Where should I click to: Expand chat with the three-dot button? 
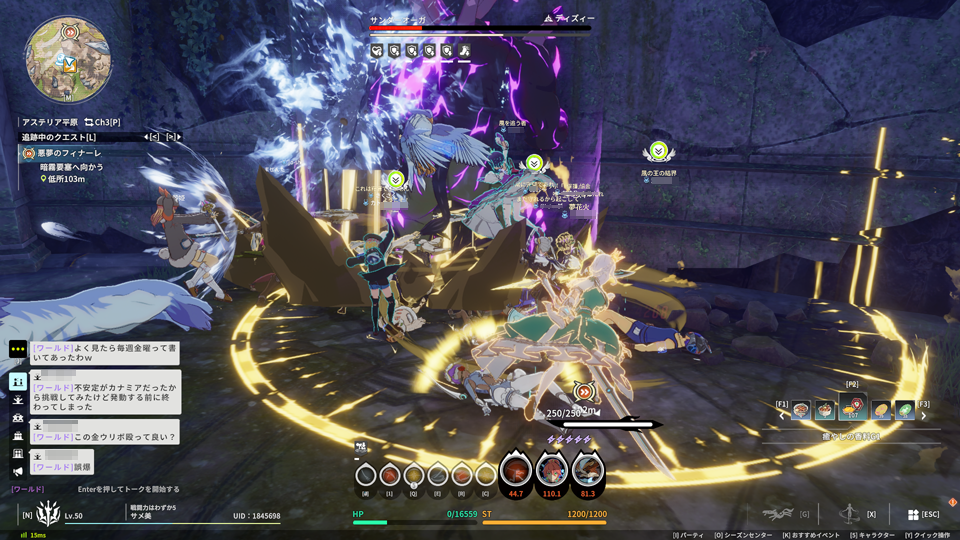[18, 349]
